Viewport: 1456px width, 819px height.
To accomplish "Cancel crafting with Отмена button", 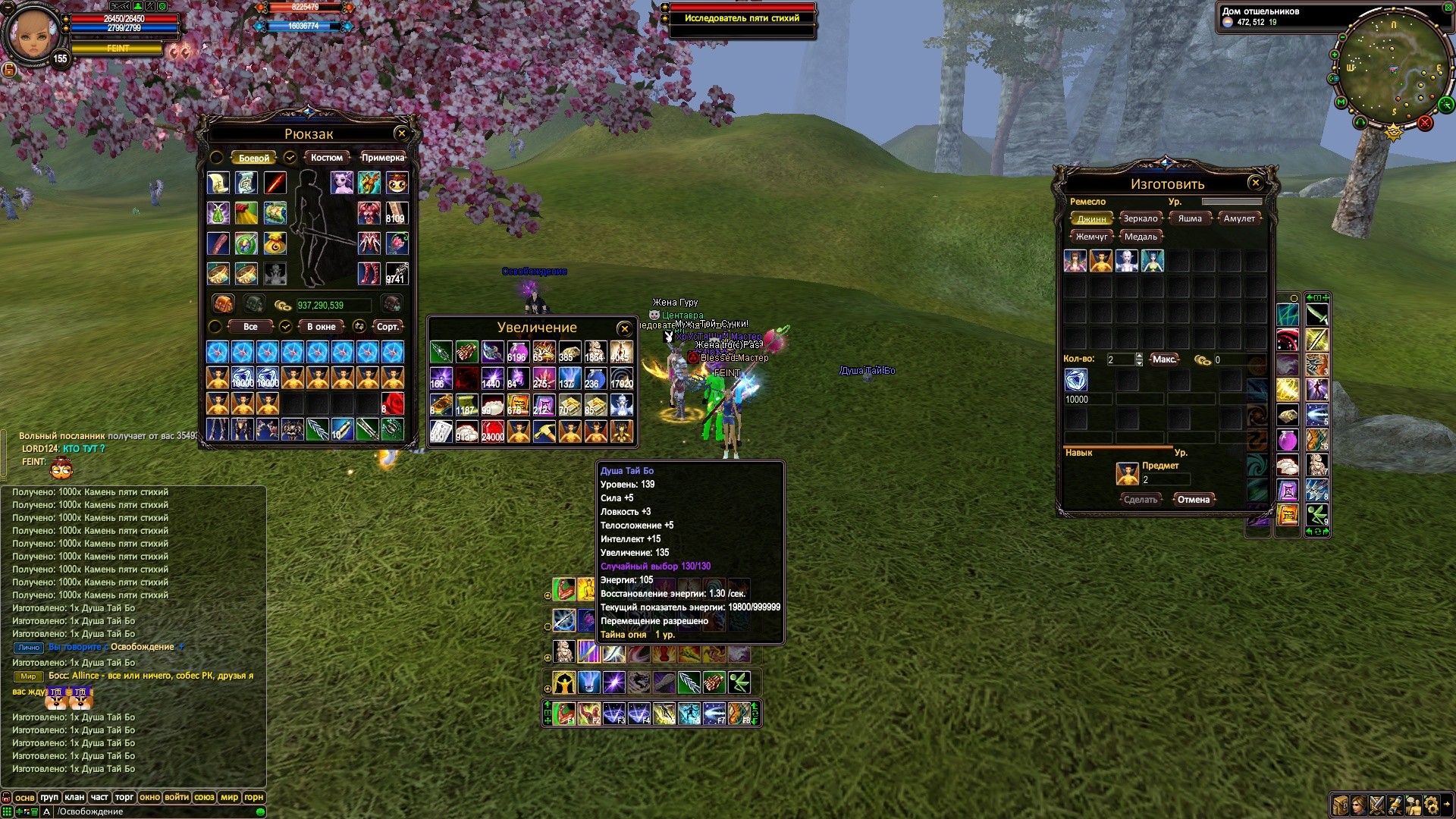I will coord(1194,500).
